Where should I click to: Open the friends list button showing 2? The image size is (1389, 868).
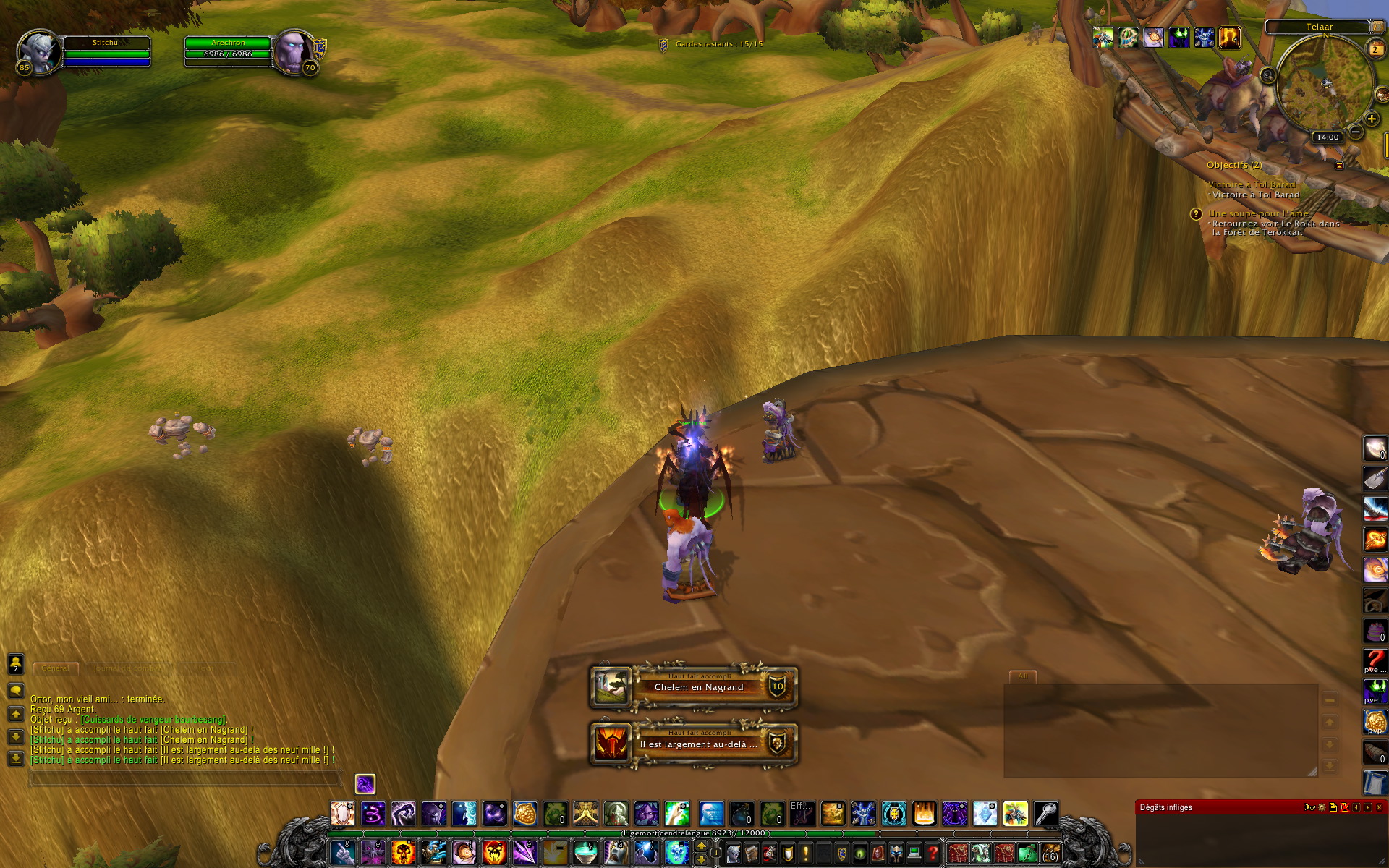16,663
